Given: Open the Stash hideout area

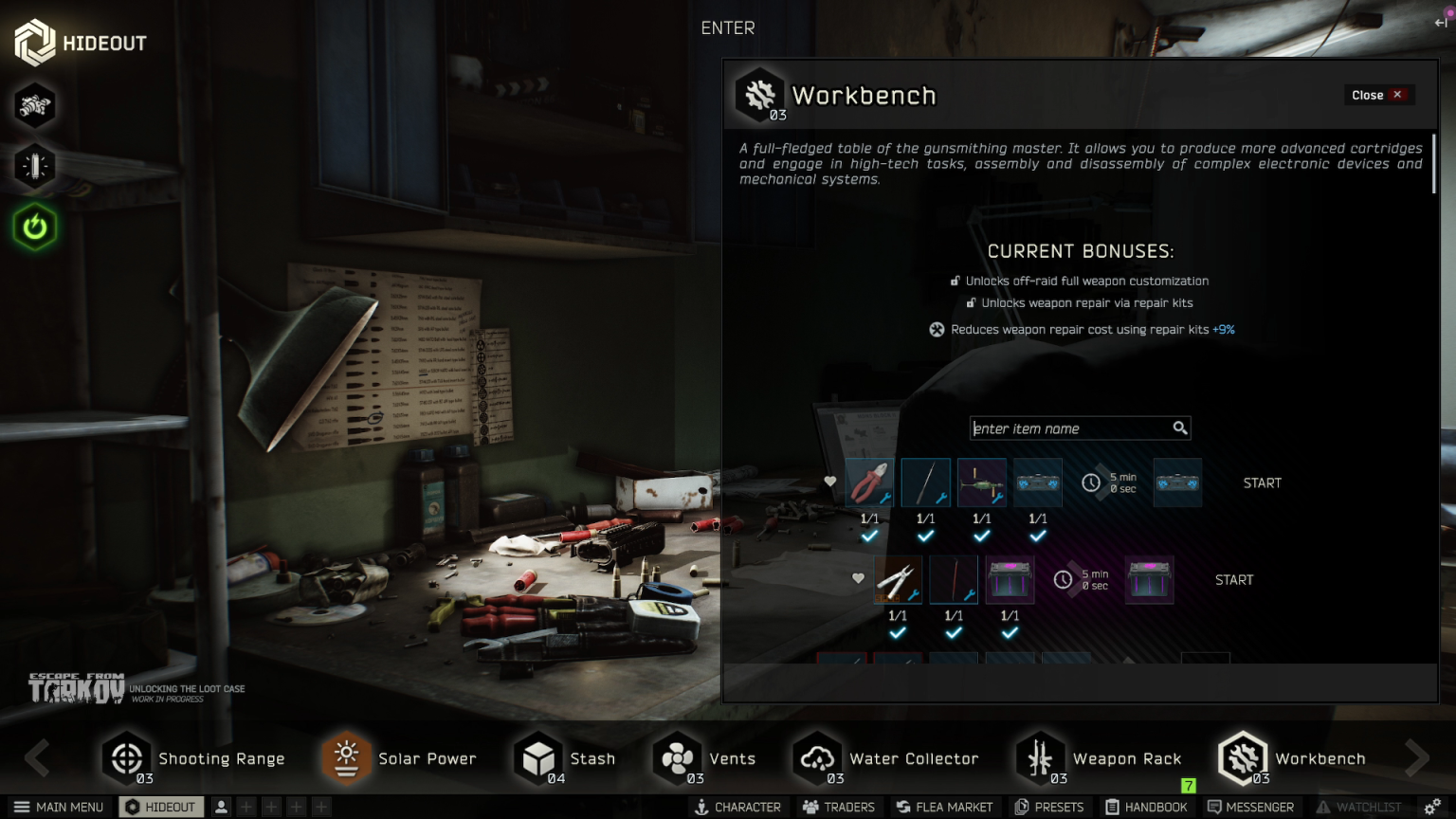Looking at the screenshot, I should tap(565, 758).
